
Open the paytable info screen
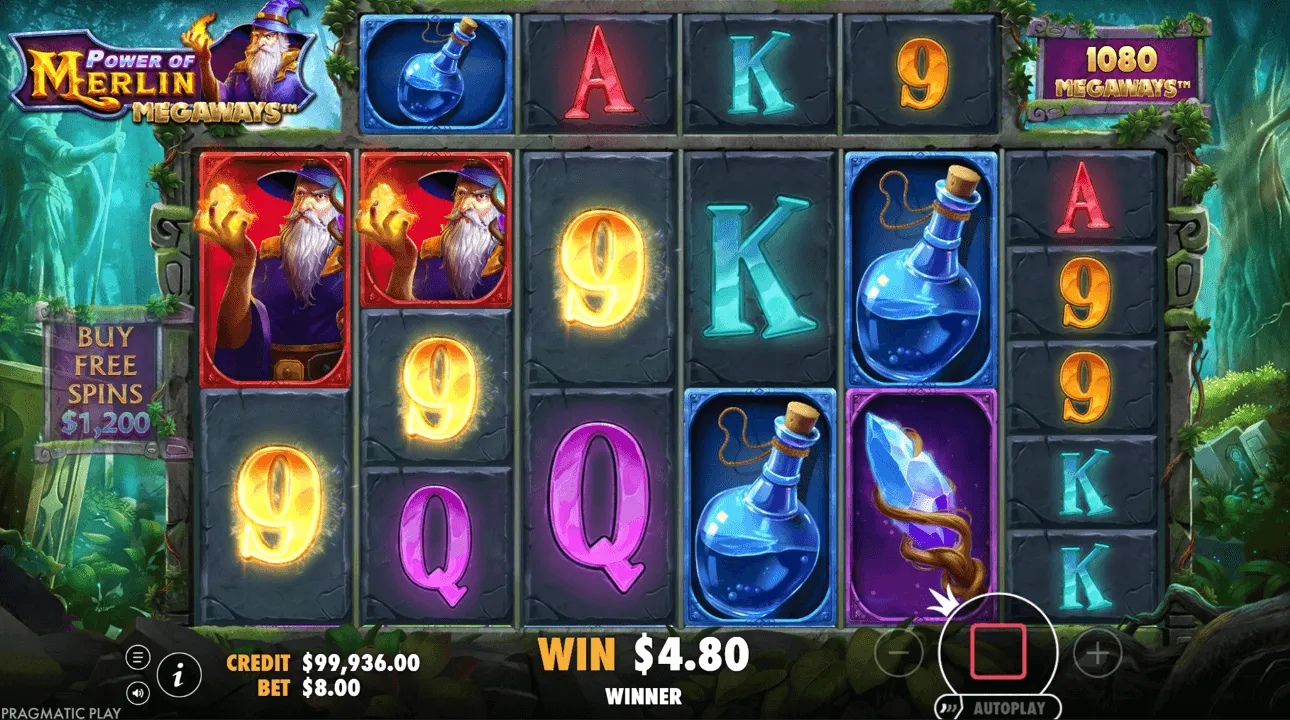[177, 675]
